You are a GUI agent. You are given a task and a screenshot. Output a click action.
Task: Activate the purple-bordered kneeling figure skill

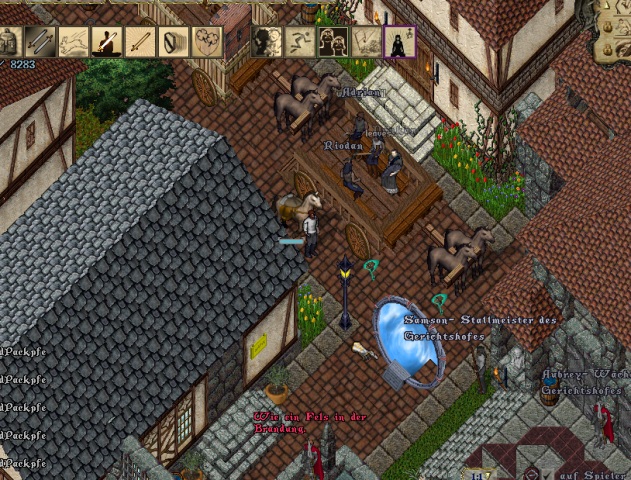tap(400, 41)
